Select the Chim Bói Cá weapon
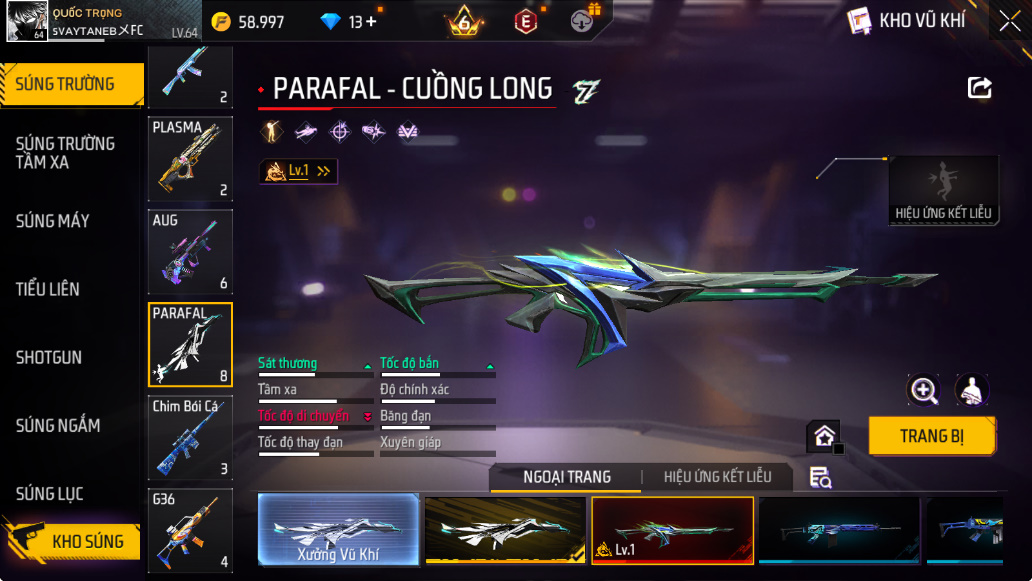The image size is (1032, 581). click(x=190, y=438)
